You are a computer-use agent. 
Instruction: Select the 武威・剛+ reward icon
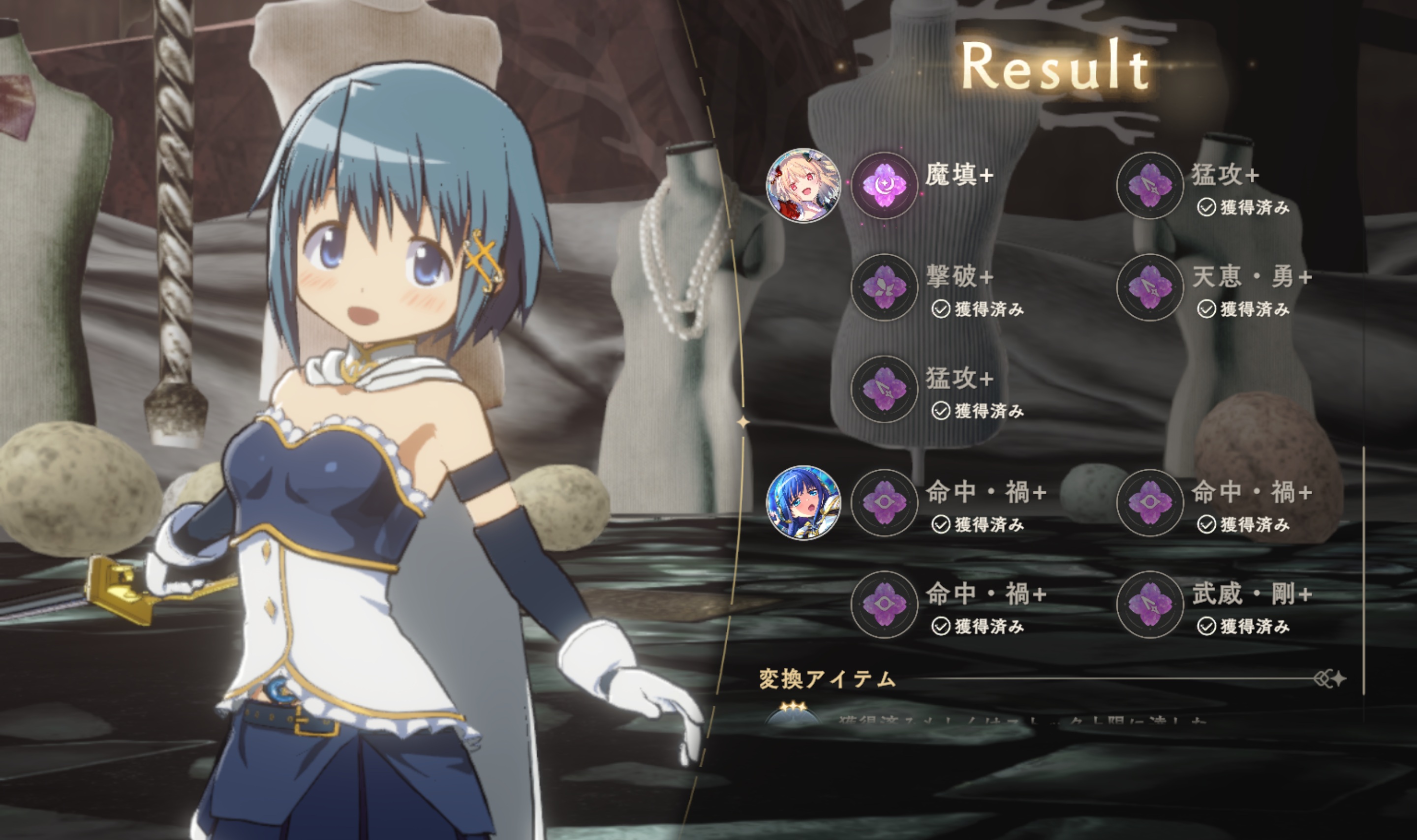(1149, 604)
